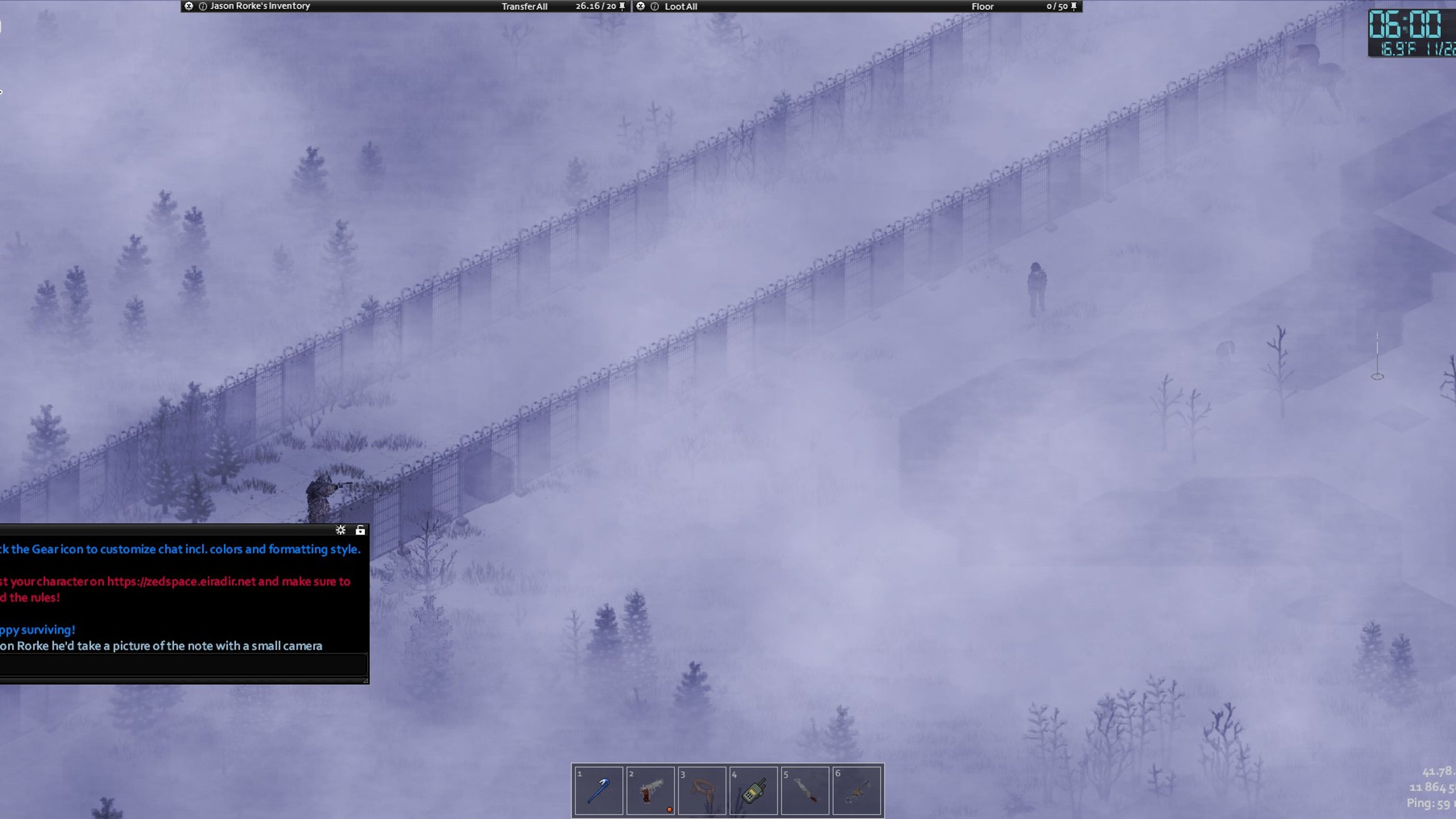The width and height of the screenshot is (1456, 819).
Task: Toggle the pin on the inventory window
Action: pos(622,6)
